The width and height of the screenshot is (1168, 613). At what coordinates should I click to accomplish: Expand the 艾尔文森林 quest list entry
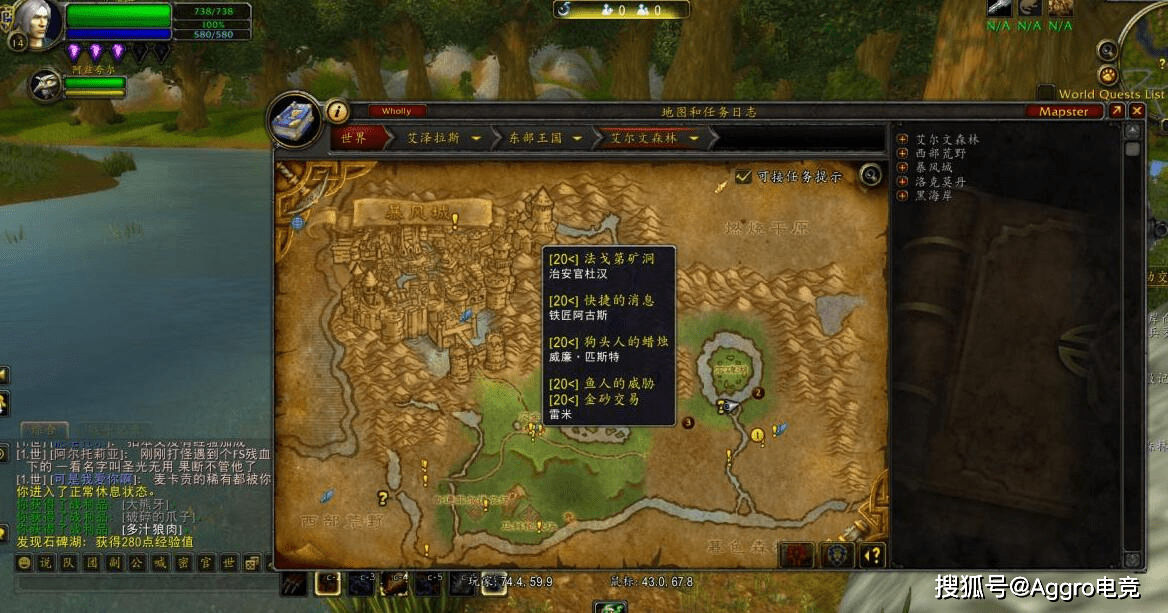903,140
